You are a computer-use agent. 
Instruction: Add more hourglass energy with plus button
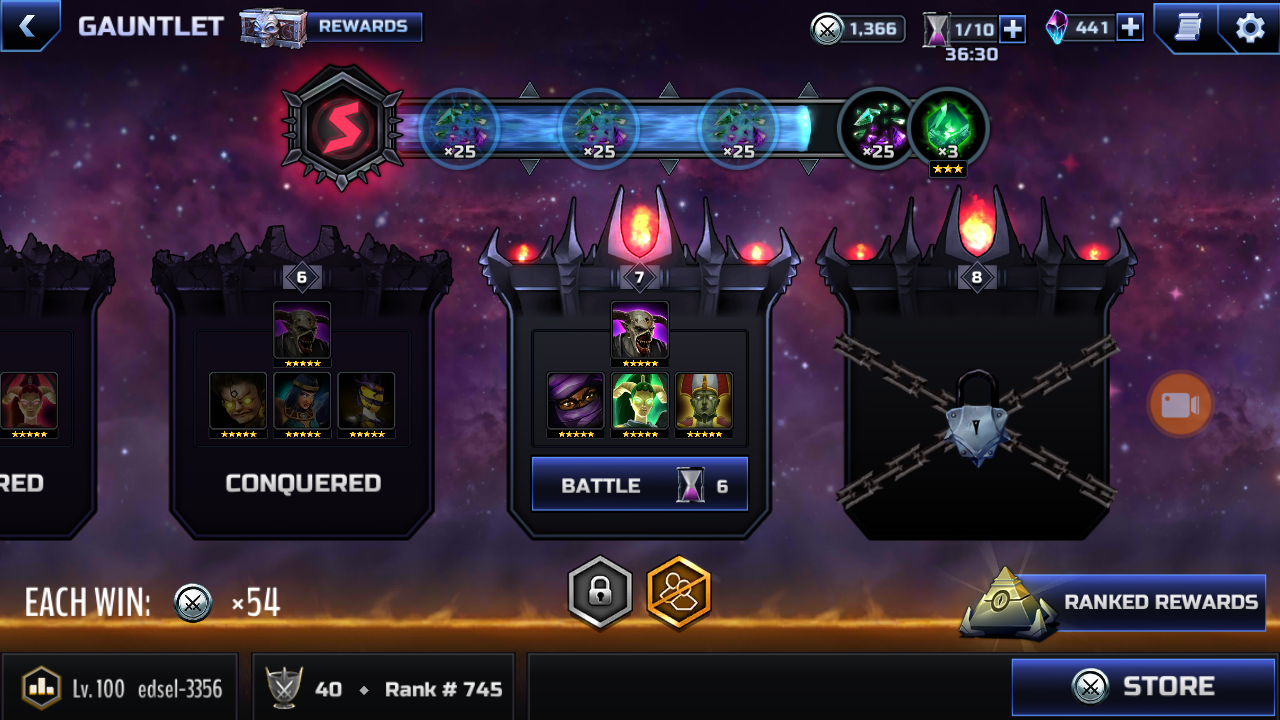click(1012, 28)
